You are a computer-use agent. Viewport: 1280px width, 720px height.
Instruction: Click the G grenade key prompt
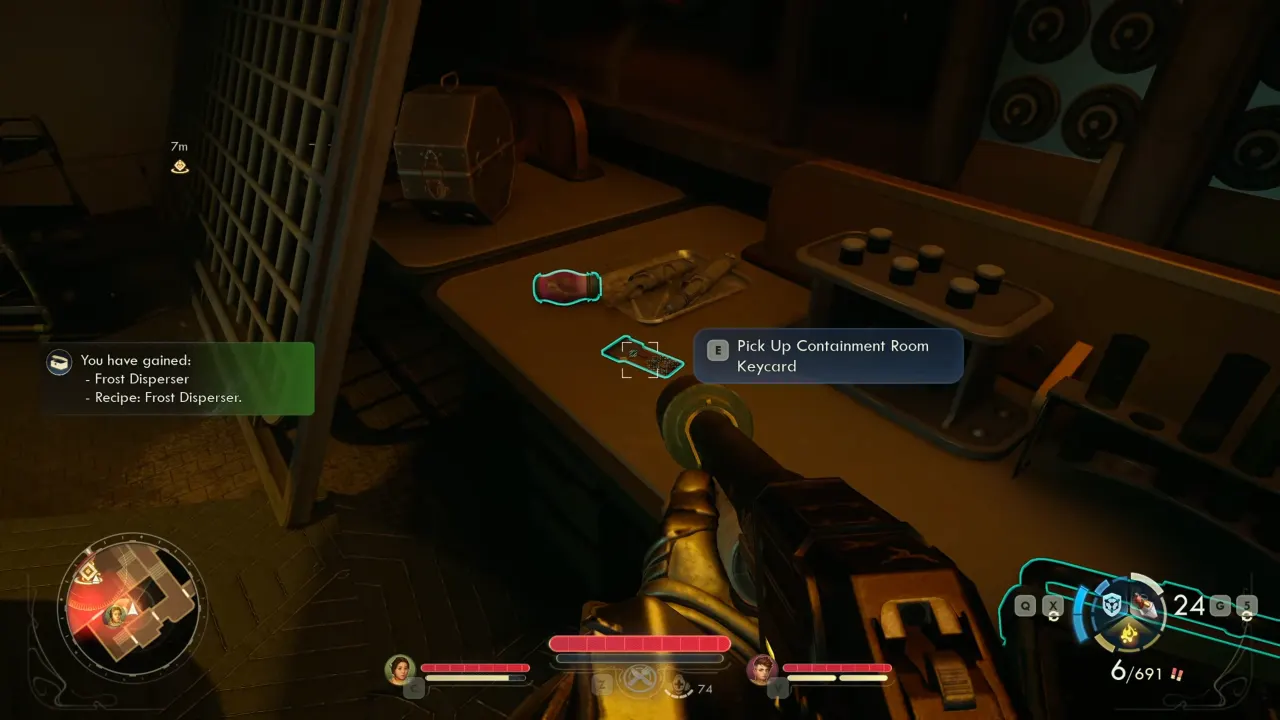click(x=1221, y=604)
